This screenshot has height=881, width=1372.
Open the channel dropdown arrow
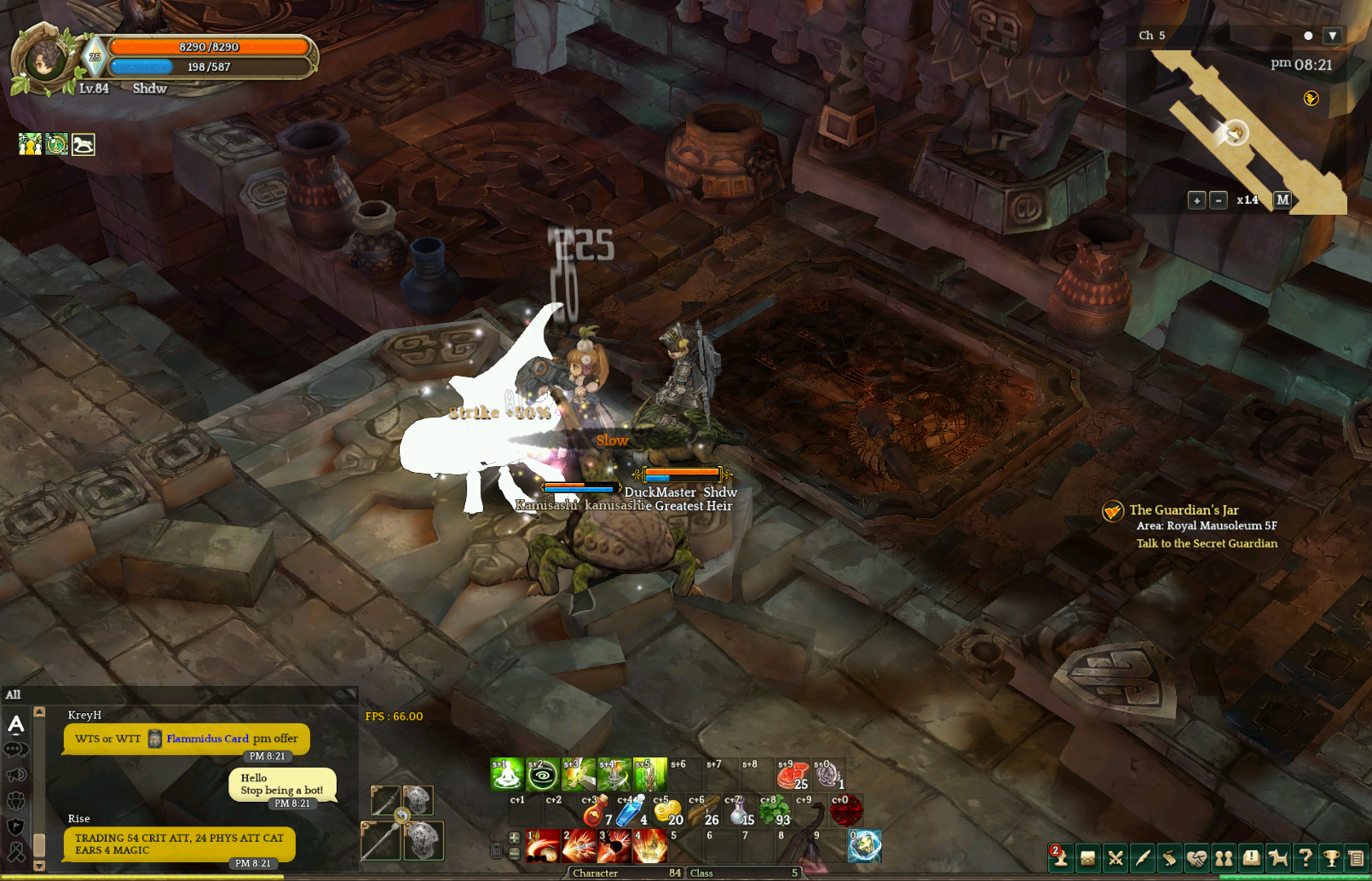coord(1333,36)
